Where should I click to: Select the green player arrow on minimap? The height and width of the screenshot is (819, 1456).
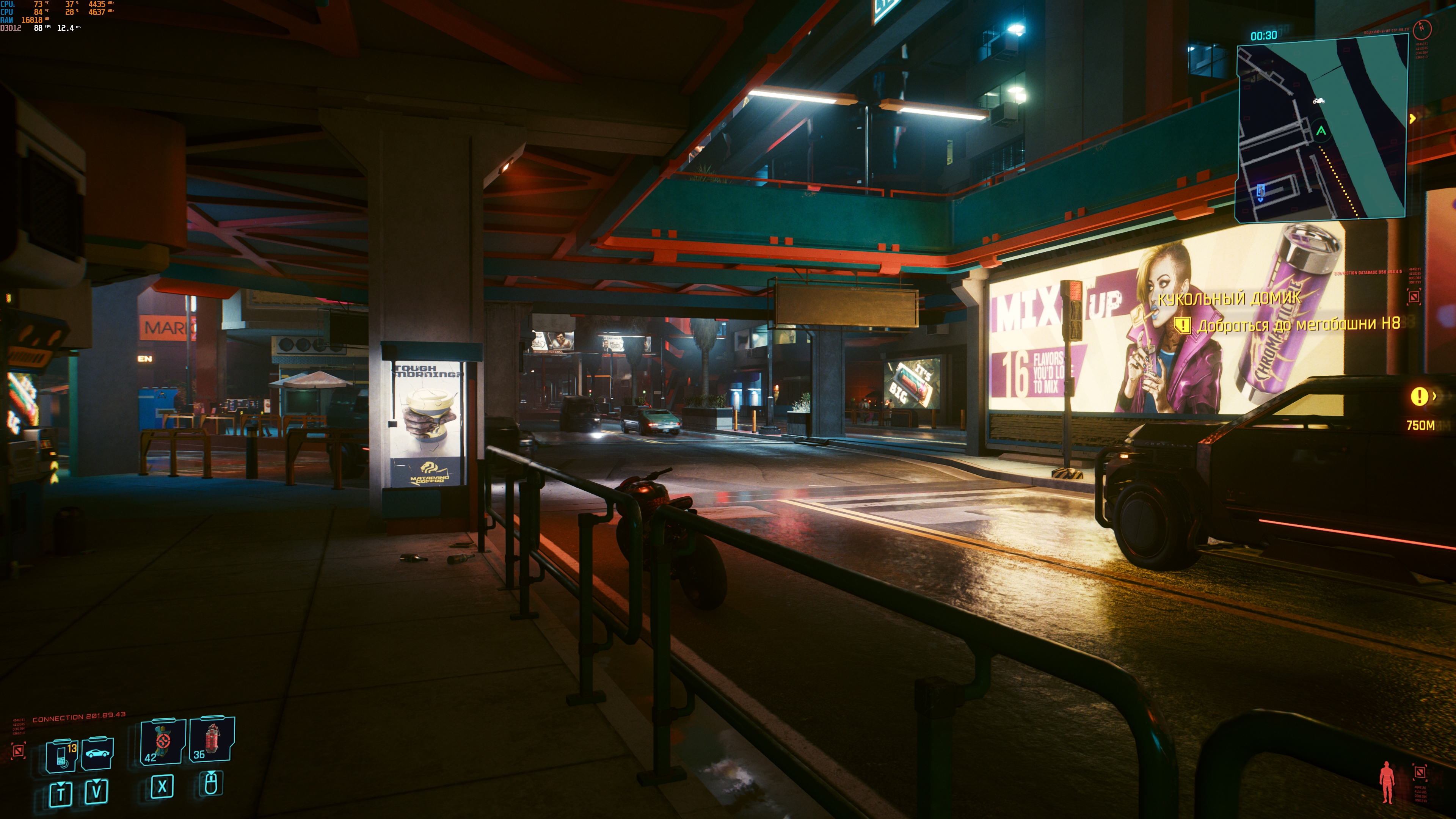1321,131
